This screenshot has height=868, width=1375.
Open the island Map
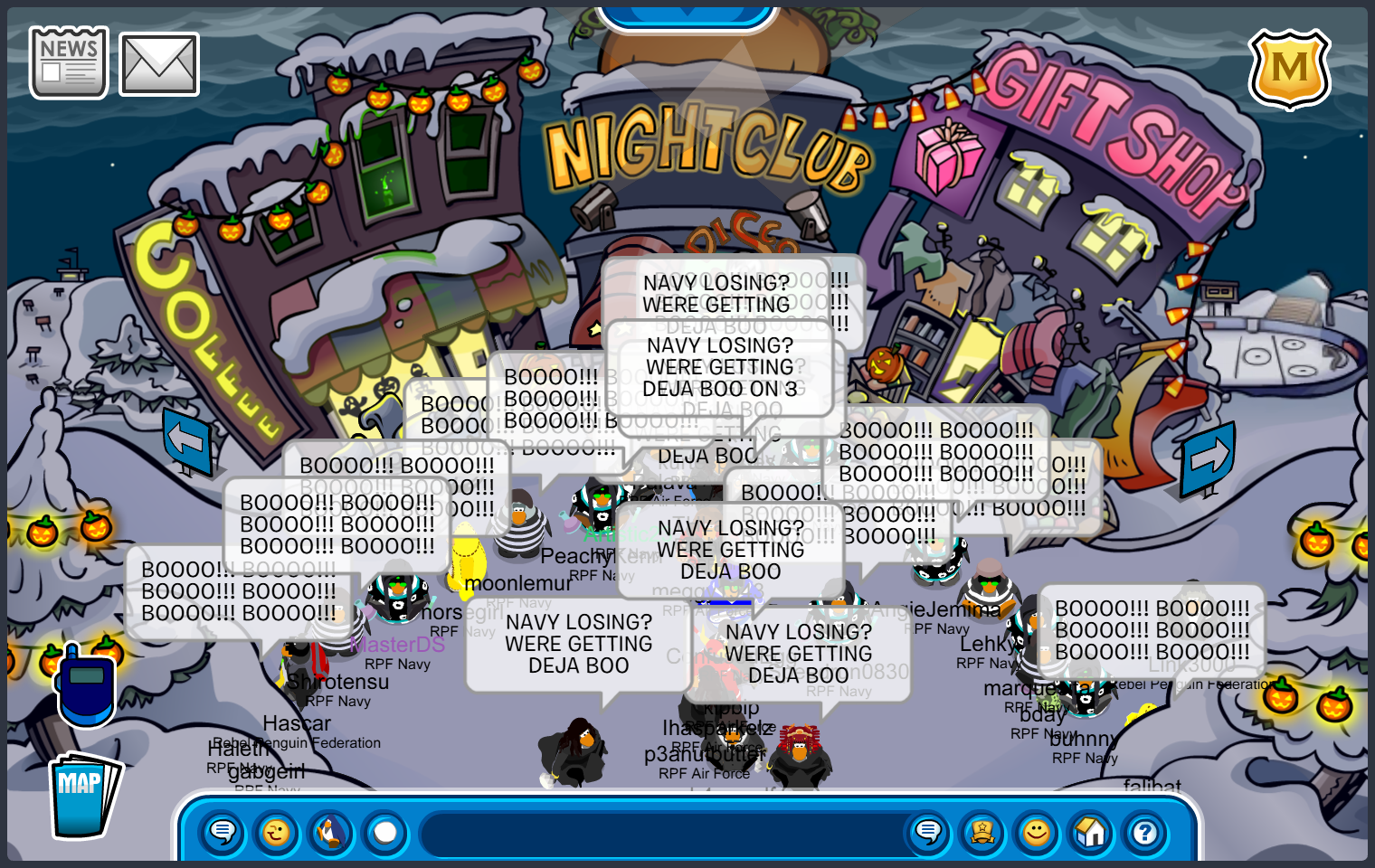83,795
